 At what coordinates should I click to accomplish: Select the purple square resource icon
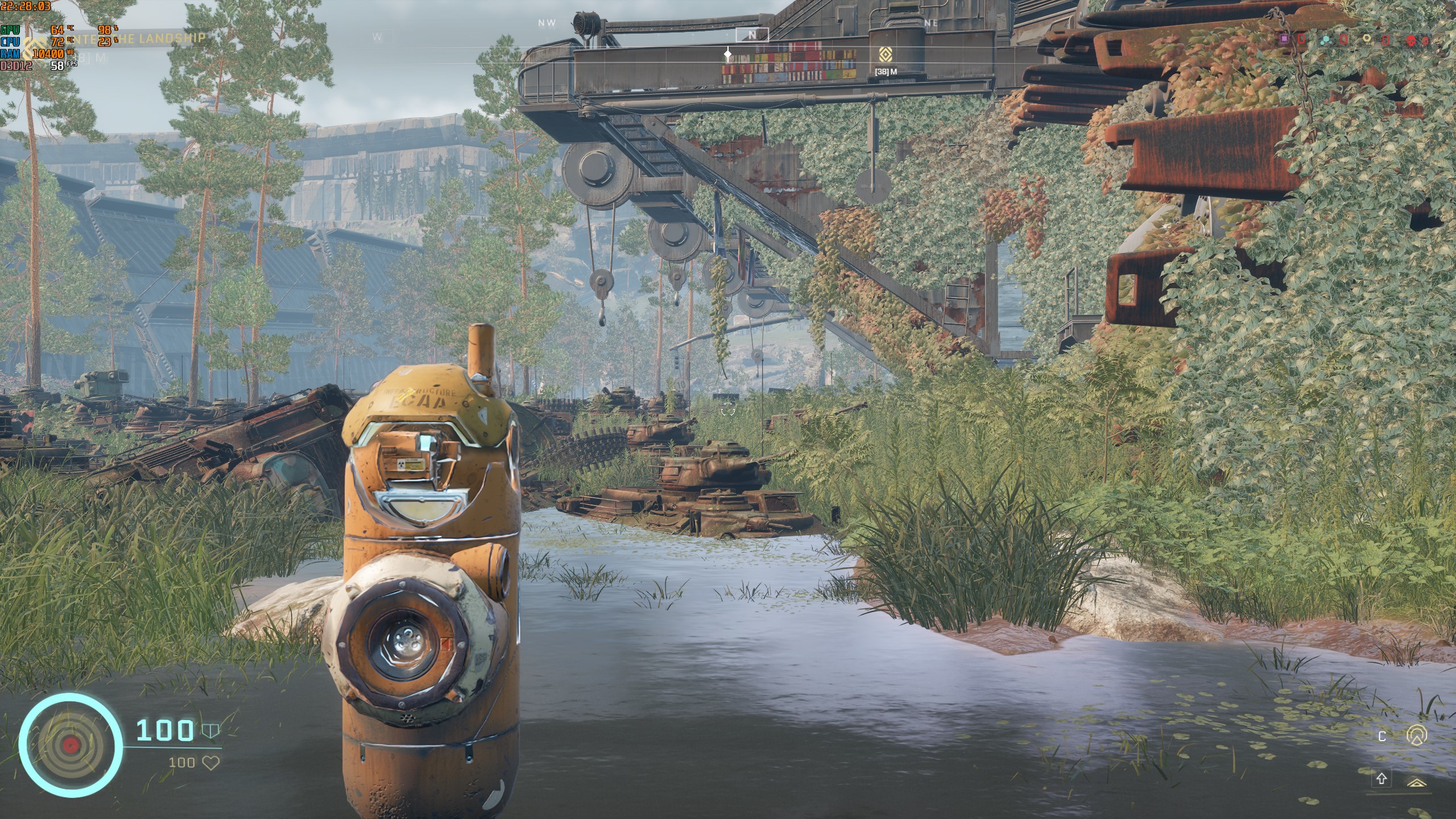(1279, 39)
